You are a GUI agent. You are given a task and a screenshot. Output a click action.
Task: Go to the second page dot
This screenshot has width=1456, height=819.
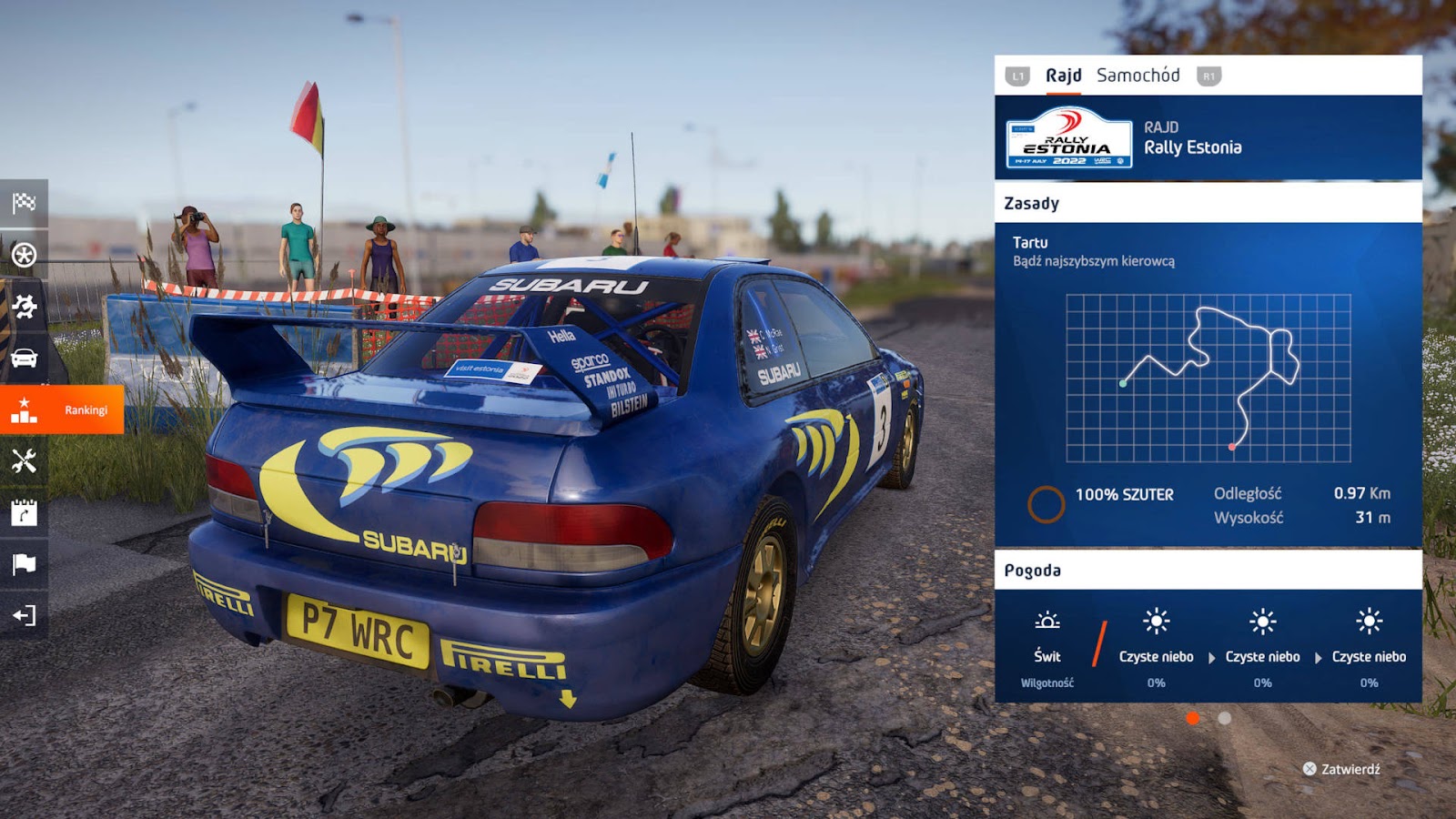coord(1225,718)
